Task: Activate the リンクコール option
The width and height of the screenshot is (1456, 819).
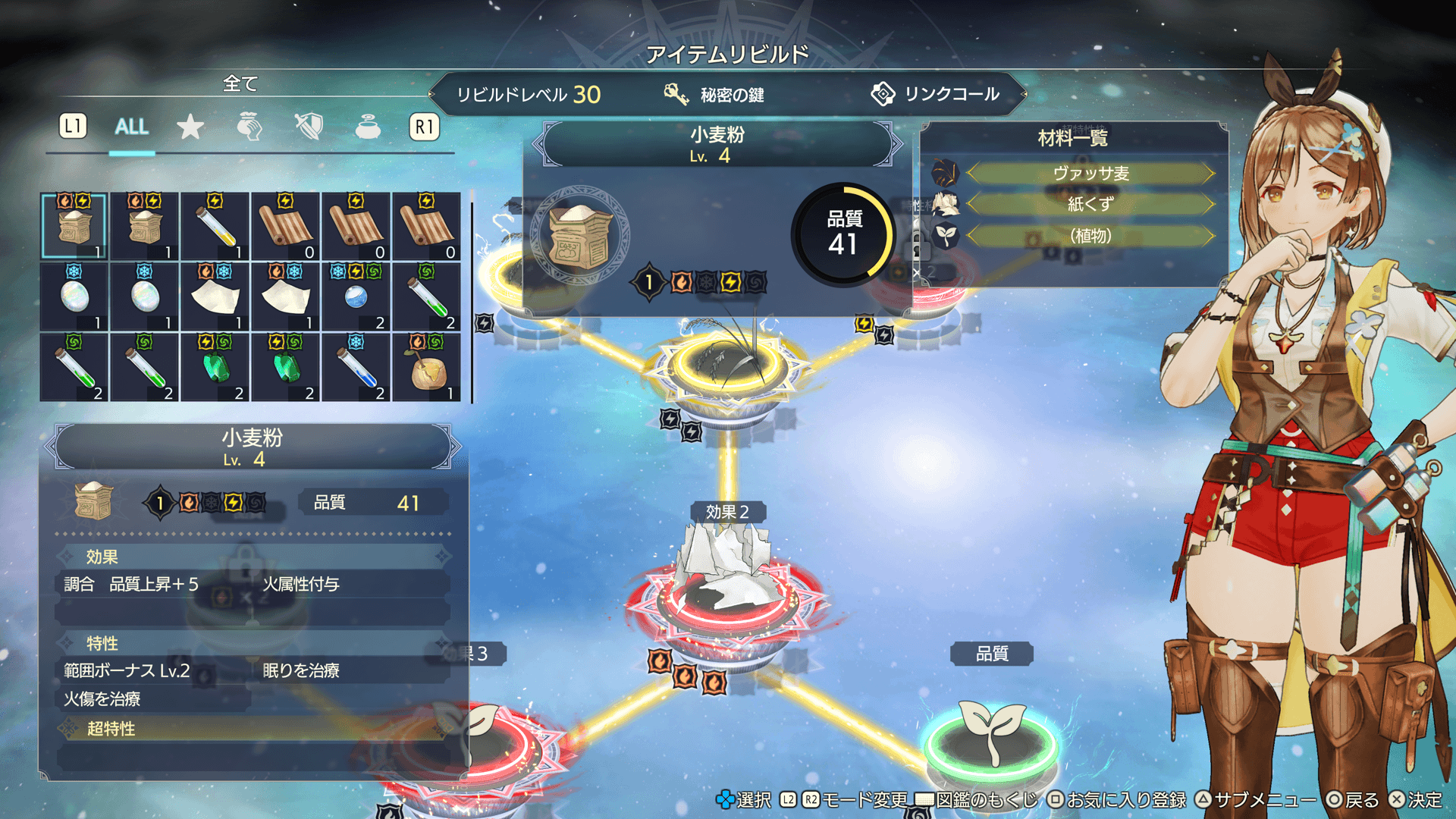Action: click(935, 95)
